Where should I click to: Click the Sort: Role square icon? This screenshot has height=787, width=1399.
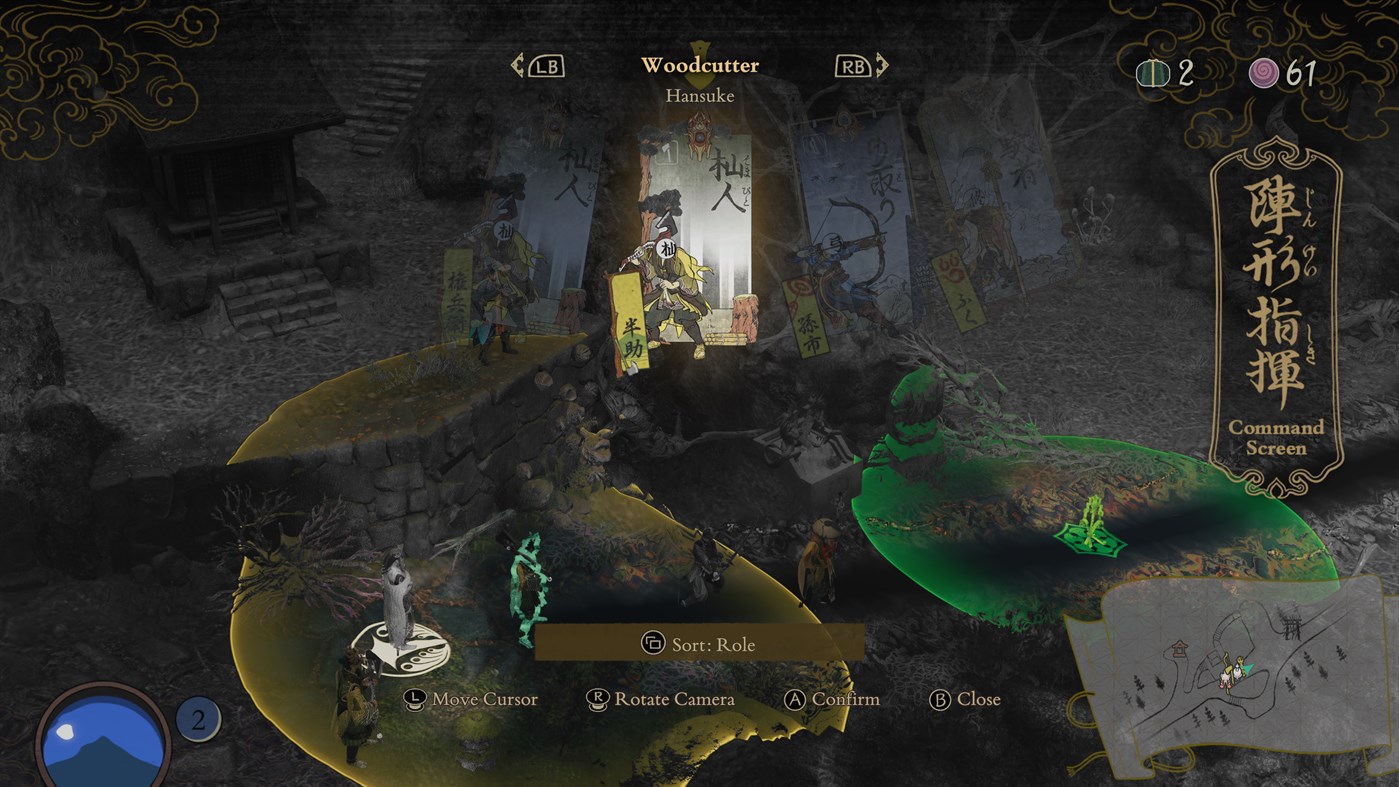pos(655,645)
